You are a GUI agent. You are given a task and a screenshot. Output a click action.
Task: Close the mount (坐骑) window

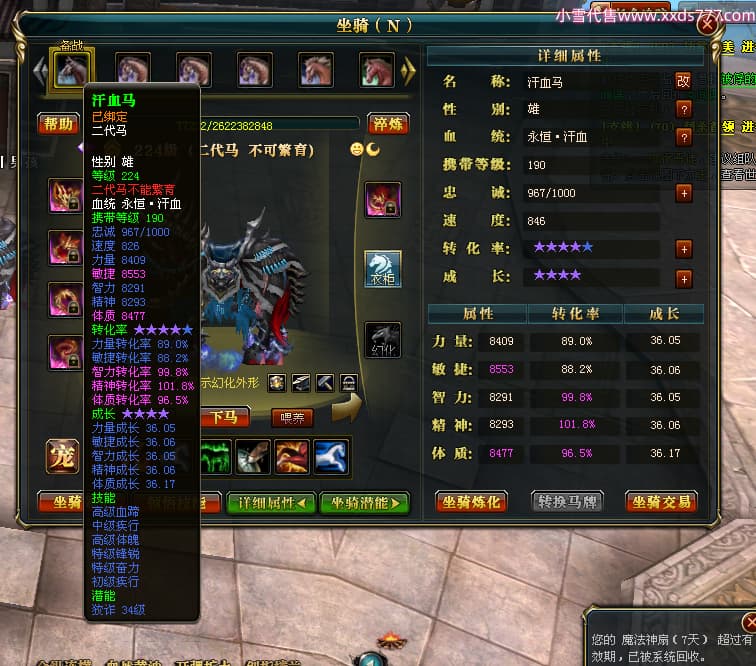pyautogui.click(x=707, y=26)
